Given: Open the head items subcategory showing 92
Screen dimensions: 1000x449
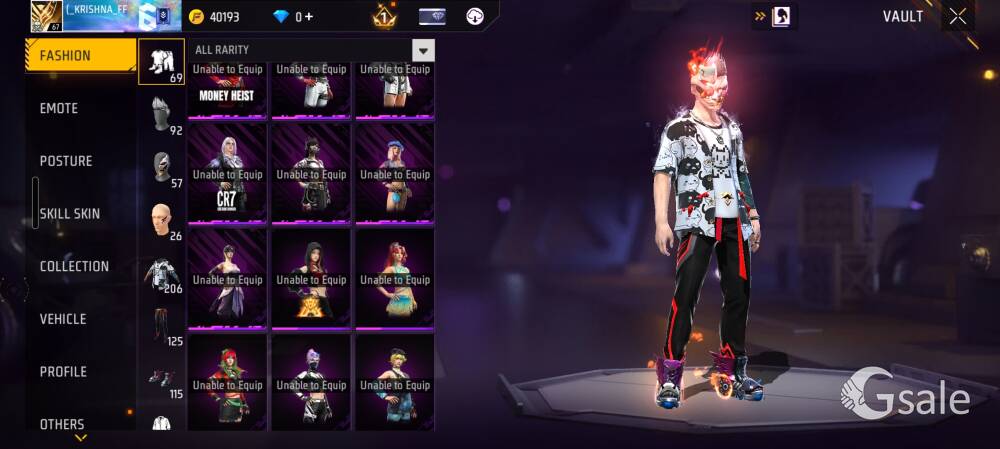Looking at the screenshot, I should (x=161, y=114).
